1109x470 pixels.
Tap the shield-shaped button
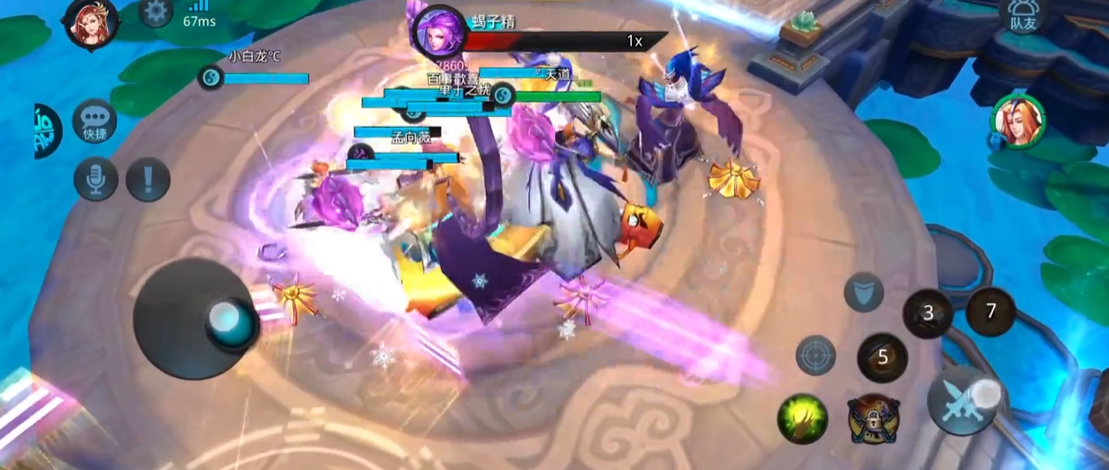(863, 292)
